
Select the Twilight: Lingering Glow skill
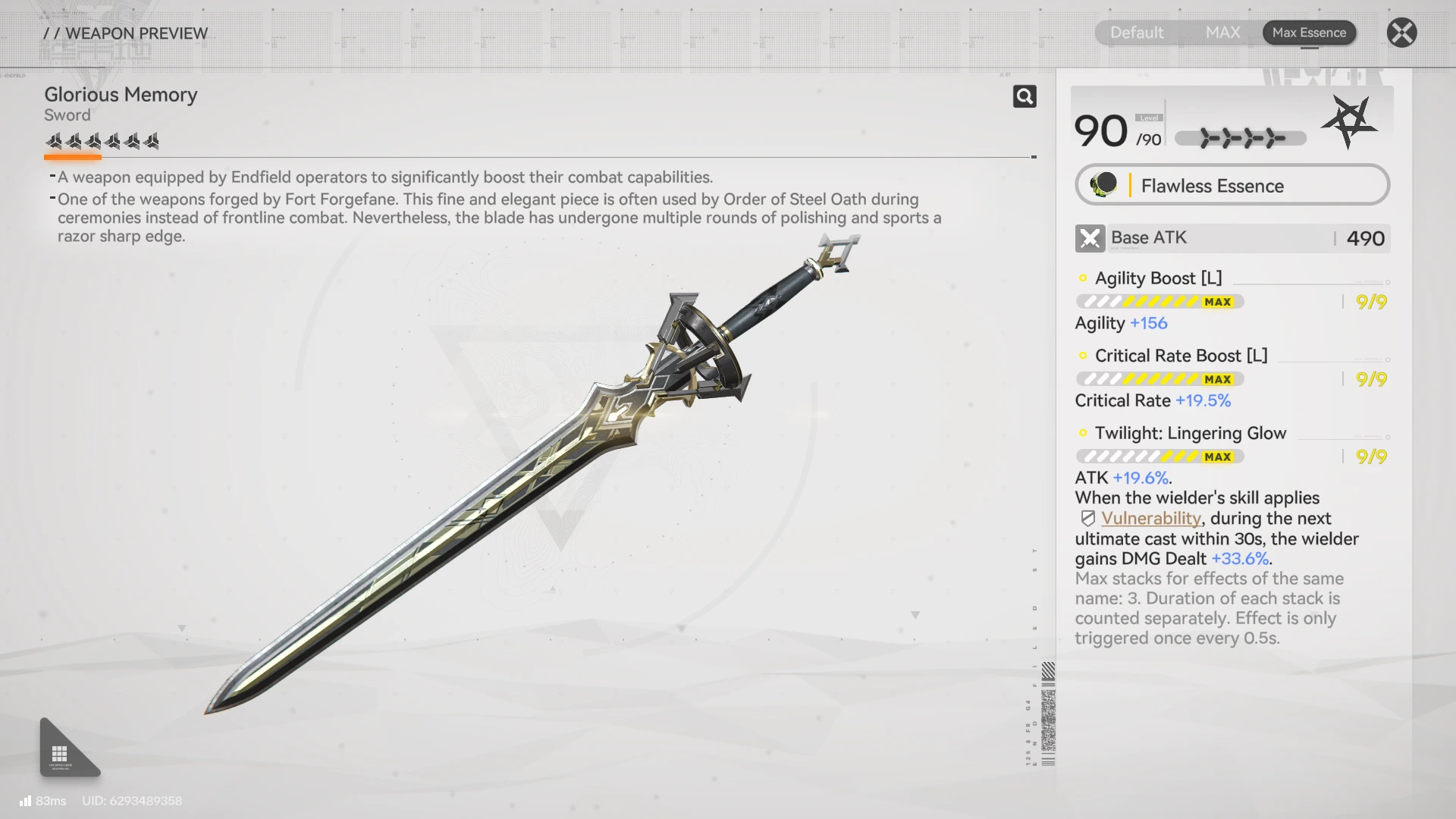(1190, 433)
